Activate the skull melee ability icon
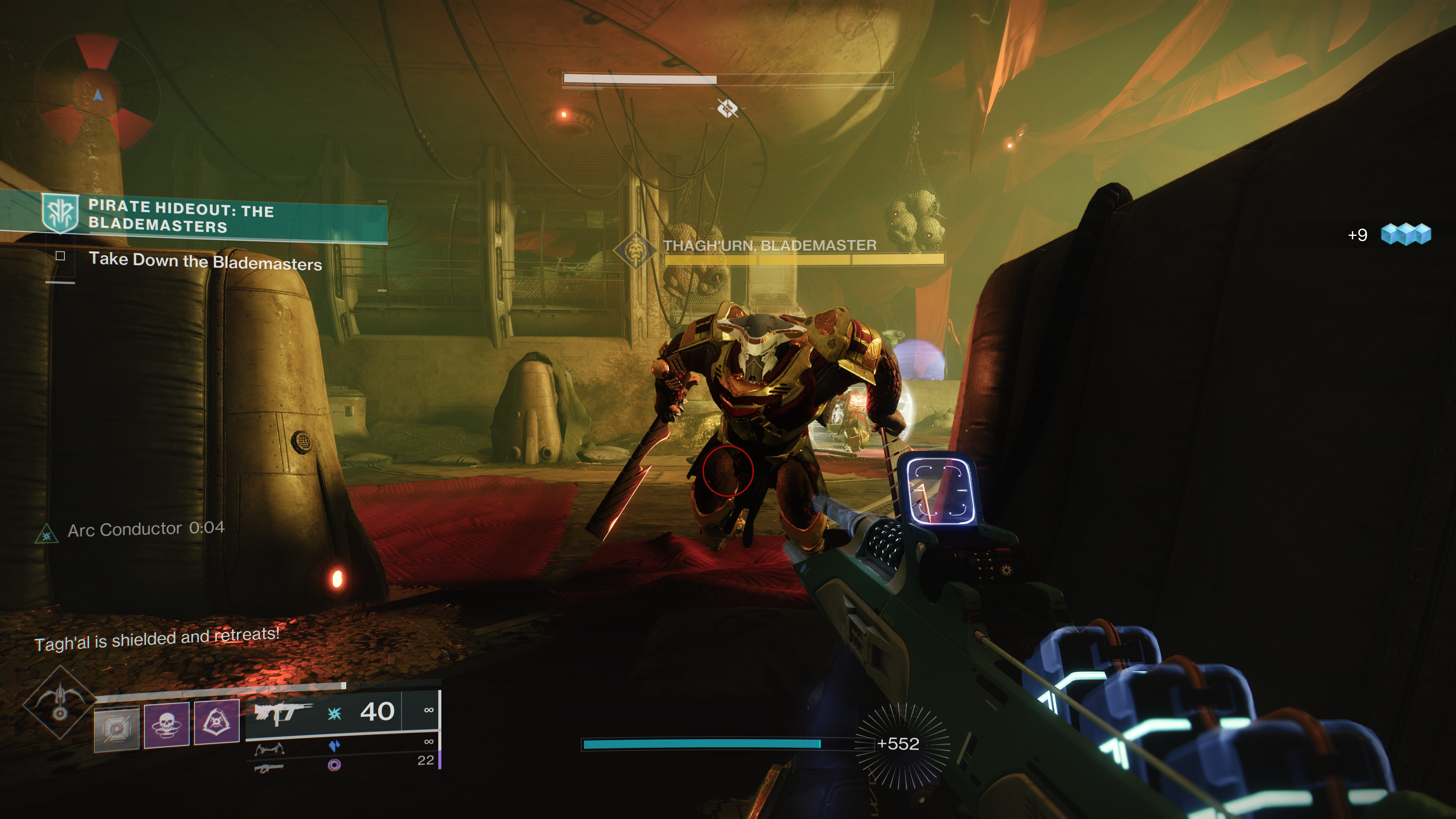The height and width of the screenshot is (819, 1456). coord(166,724)
